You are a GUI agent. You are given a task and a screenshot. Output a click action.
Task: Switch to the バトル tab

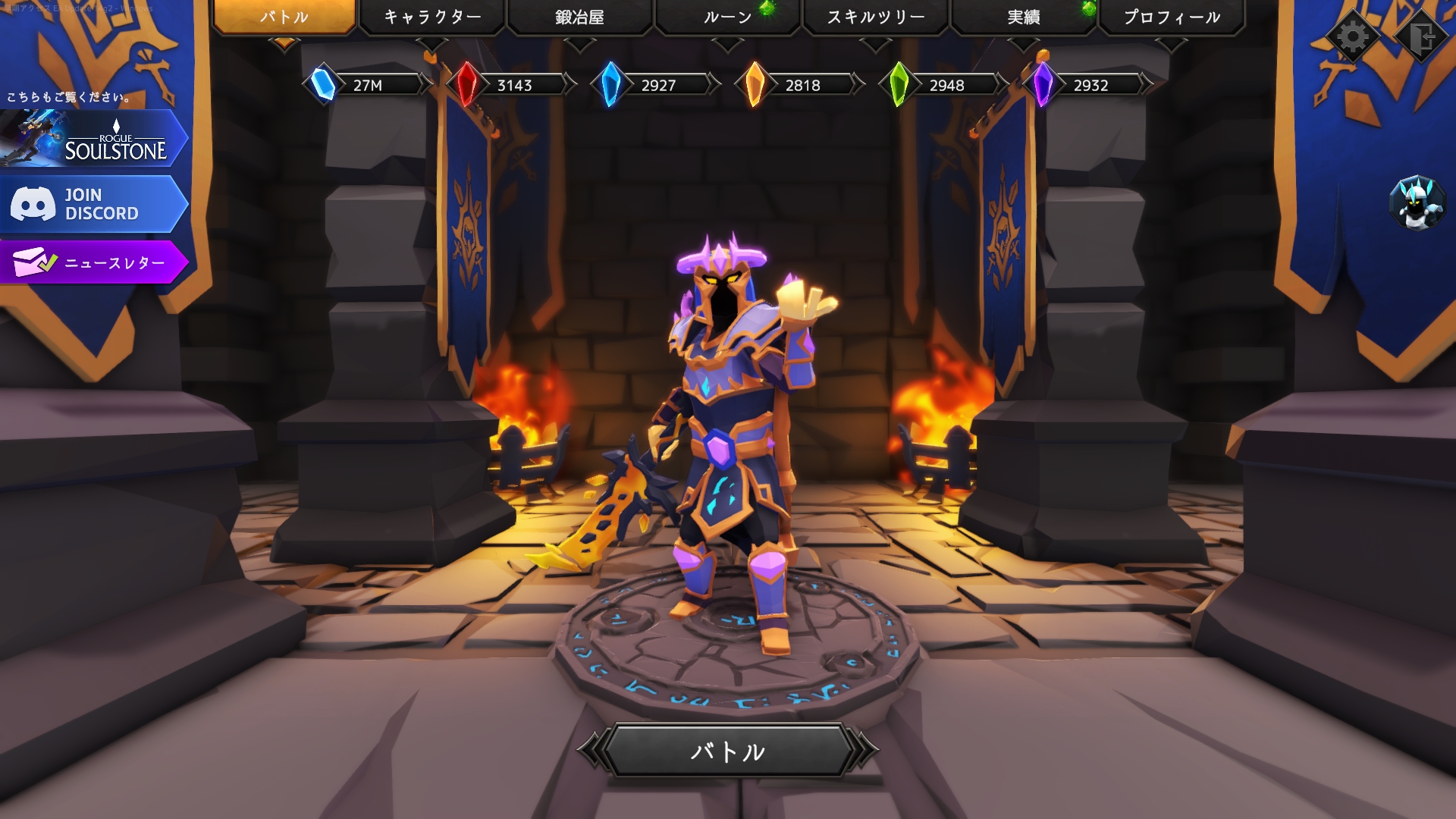(284, 17)
